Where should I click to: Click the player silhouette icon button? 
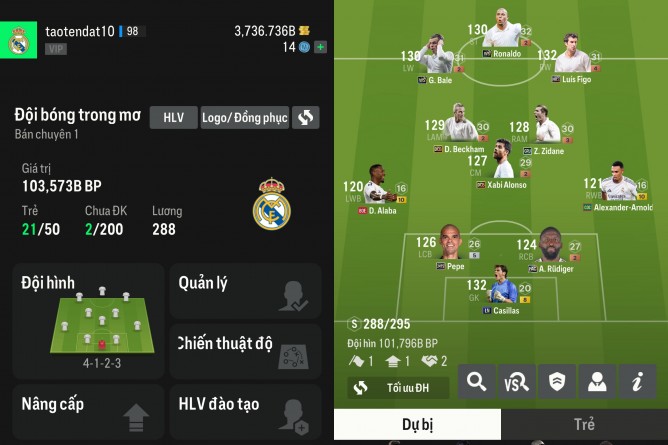pyautogui.click(x=596, y=381)
